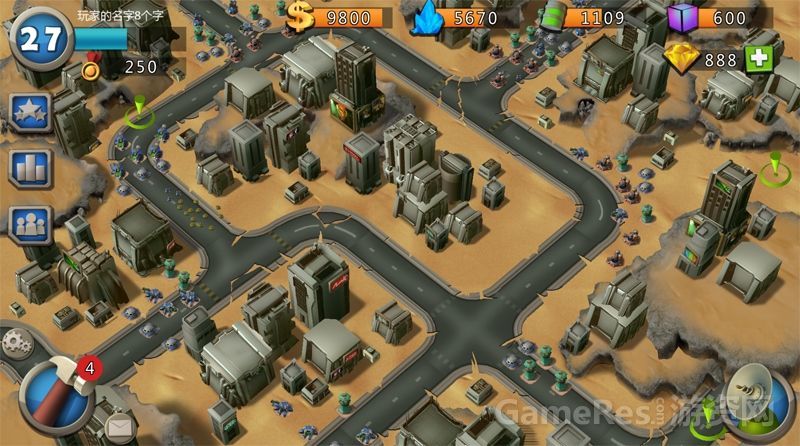
Task: Open the envelope mail inbox
Action: 119,429
